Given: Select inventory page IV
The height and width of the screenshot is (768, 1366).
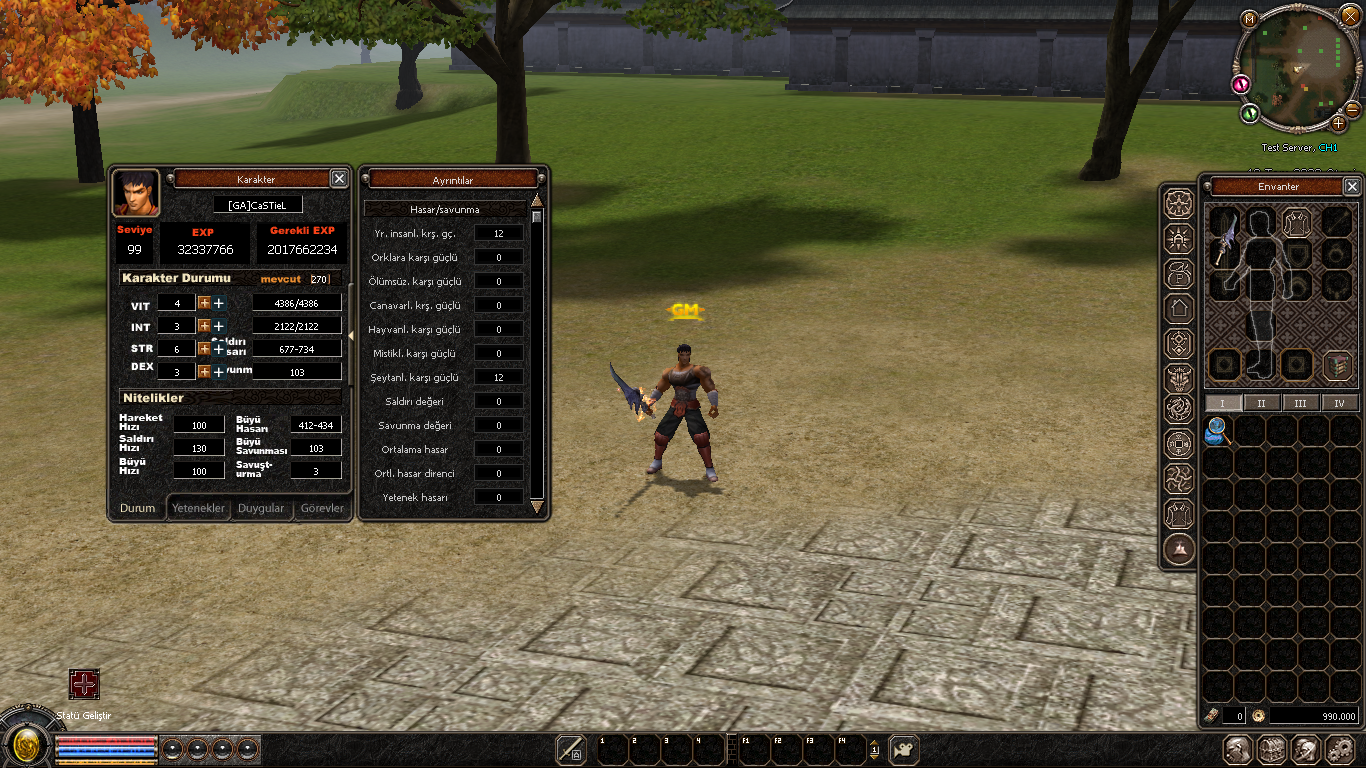Looking at the screenshot, I should (x=1339, y=403).
